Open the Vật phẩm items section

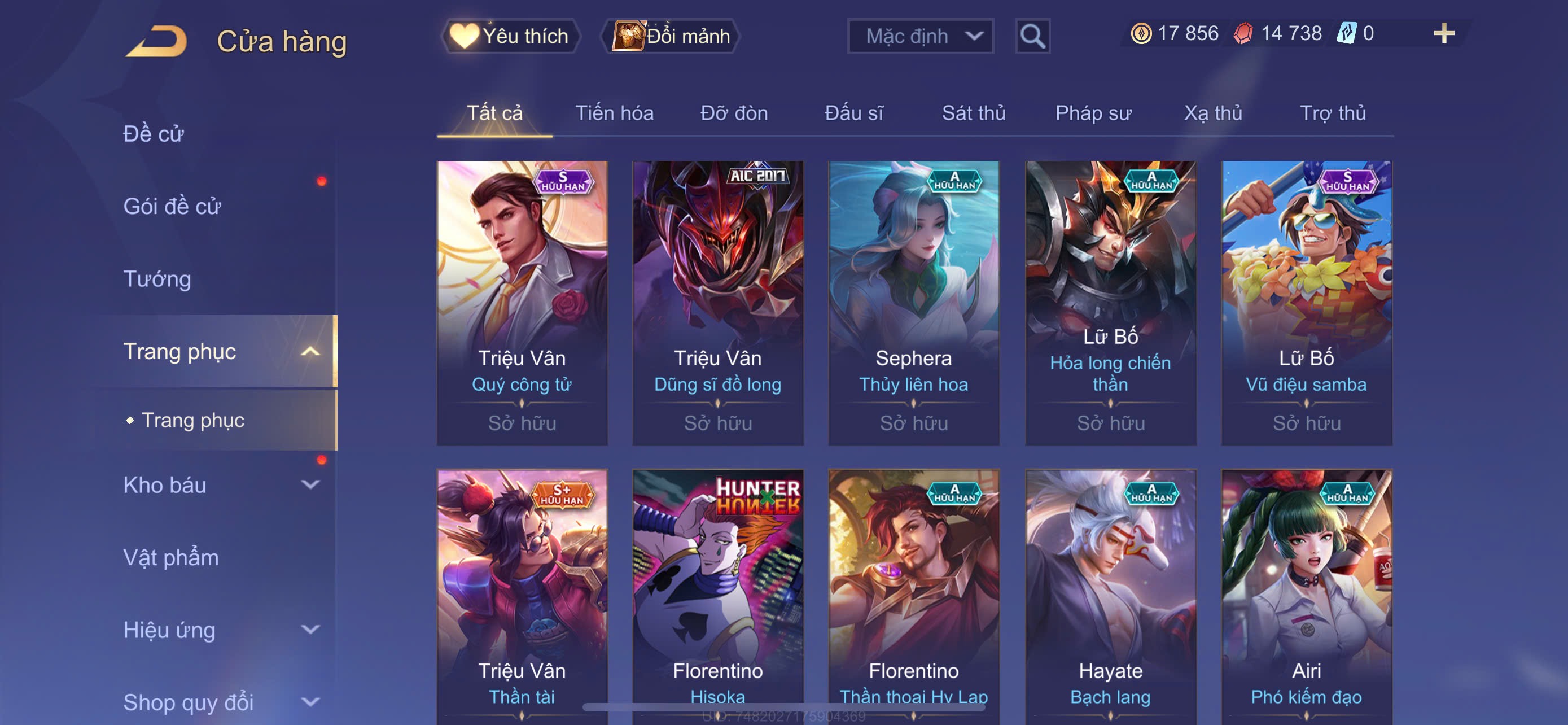171,558
